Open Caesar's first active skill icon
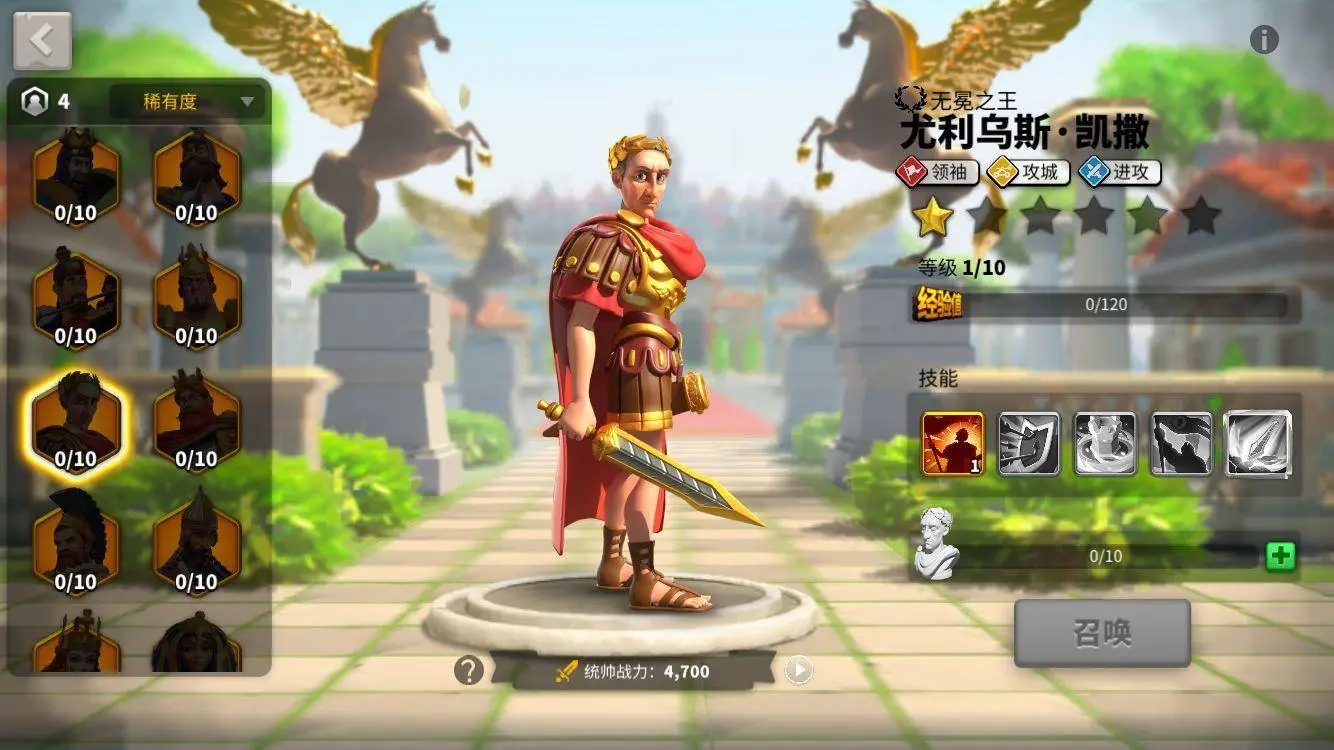Image resolution: width=1334 pixels, height=750 pixels. click(952, 444)
